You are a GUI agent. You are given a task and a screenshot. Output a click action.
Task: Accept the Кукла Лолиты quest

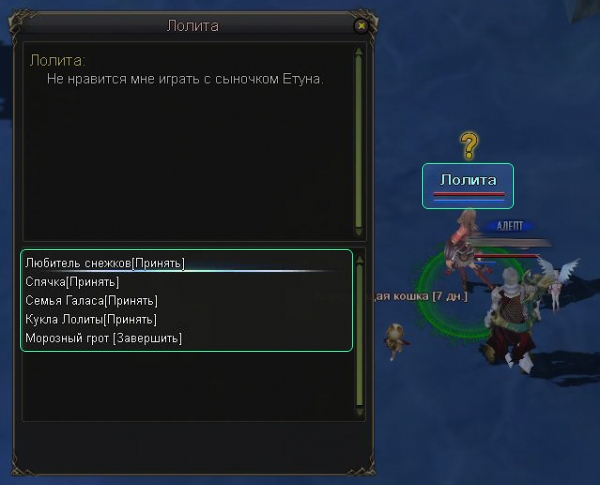click(91, 320)
